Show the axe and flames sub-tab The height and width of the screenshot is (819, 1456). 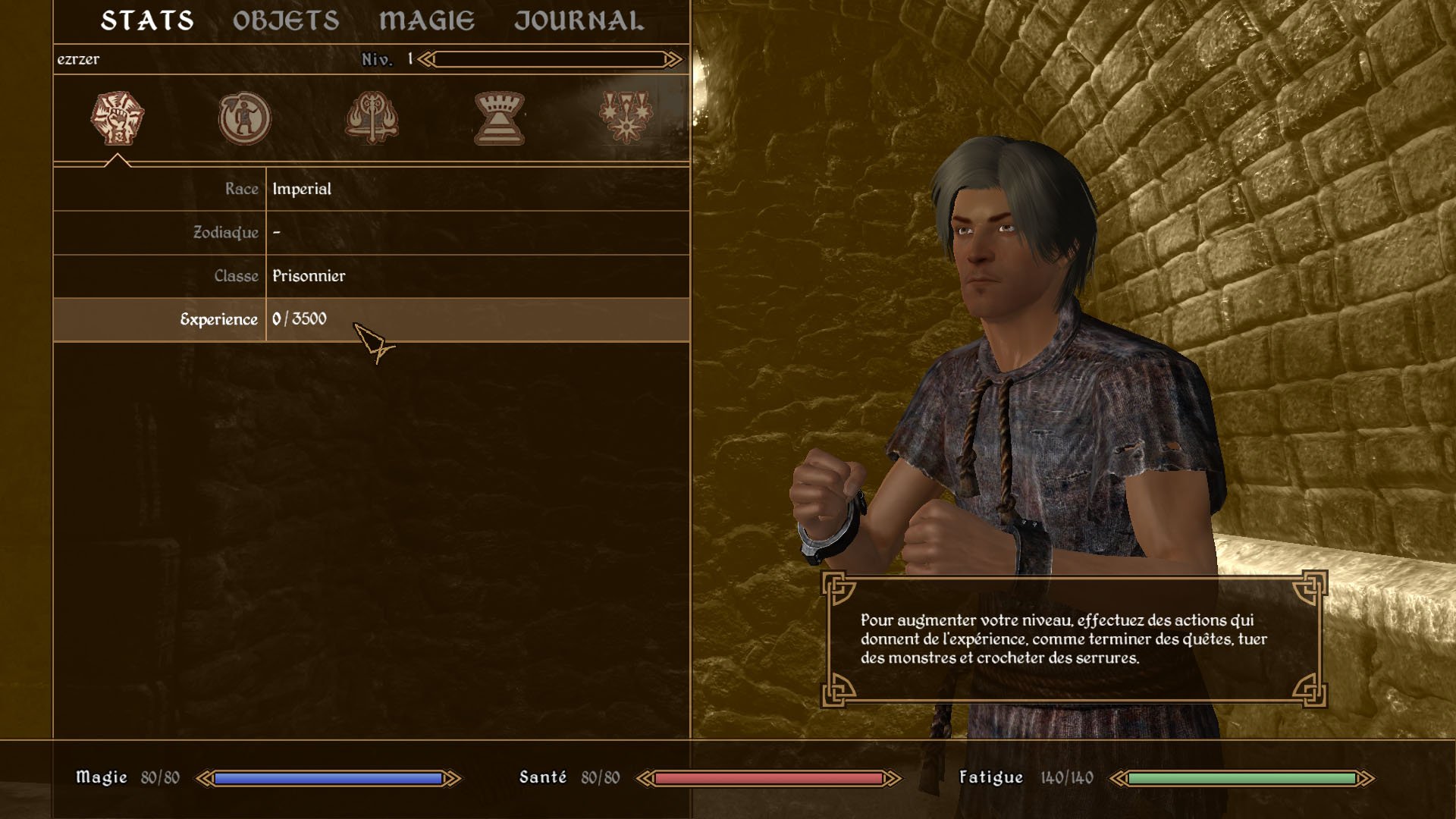click(372, 118)
